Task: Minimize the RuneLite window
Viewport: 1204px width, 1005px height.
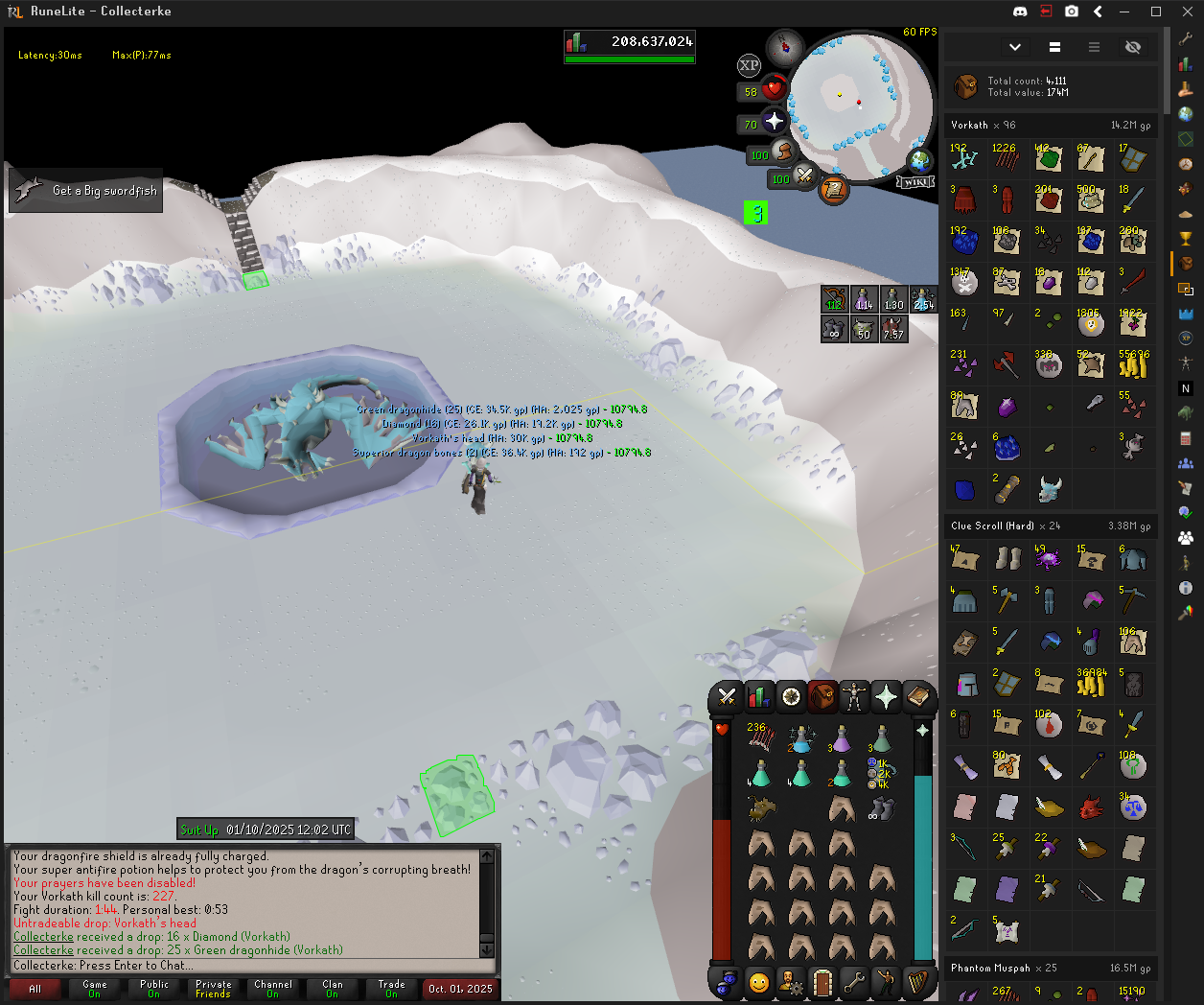Action: click(1126, 12)
